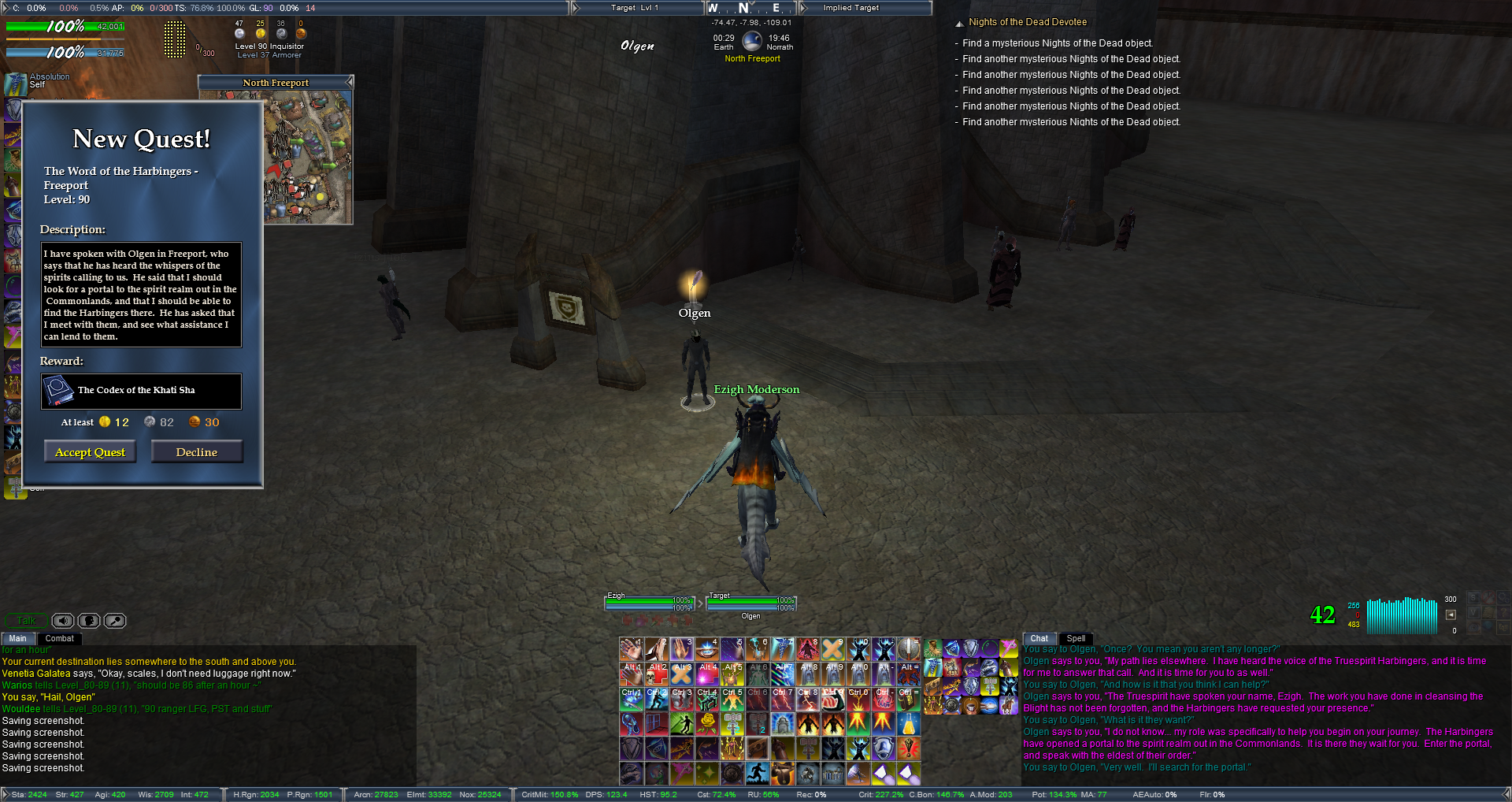Collapse the Nights of the Dead Devotee quest
The width and height of the screenshot is (1512, 802).
click(959, 24)
